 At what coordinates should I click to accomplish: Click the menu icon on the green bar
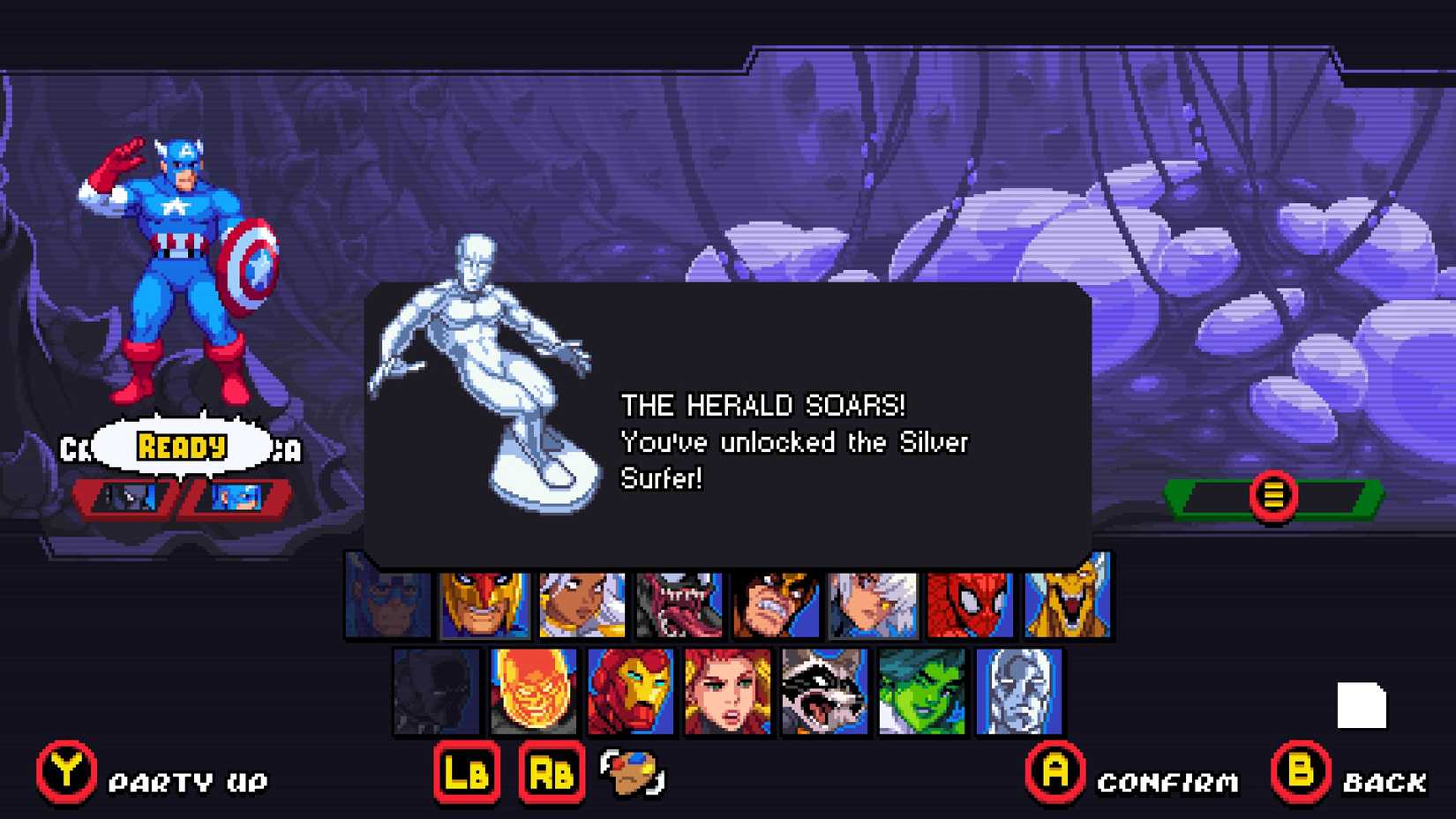(x=1273, y=493)
